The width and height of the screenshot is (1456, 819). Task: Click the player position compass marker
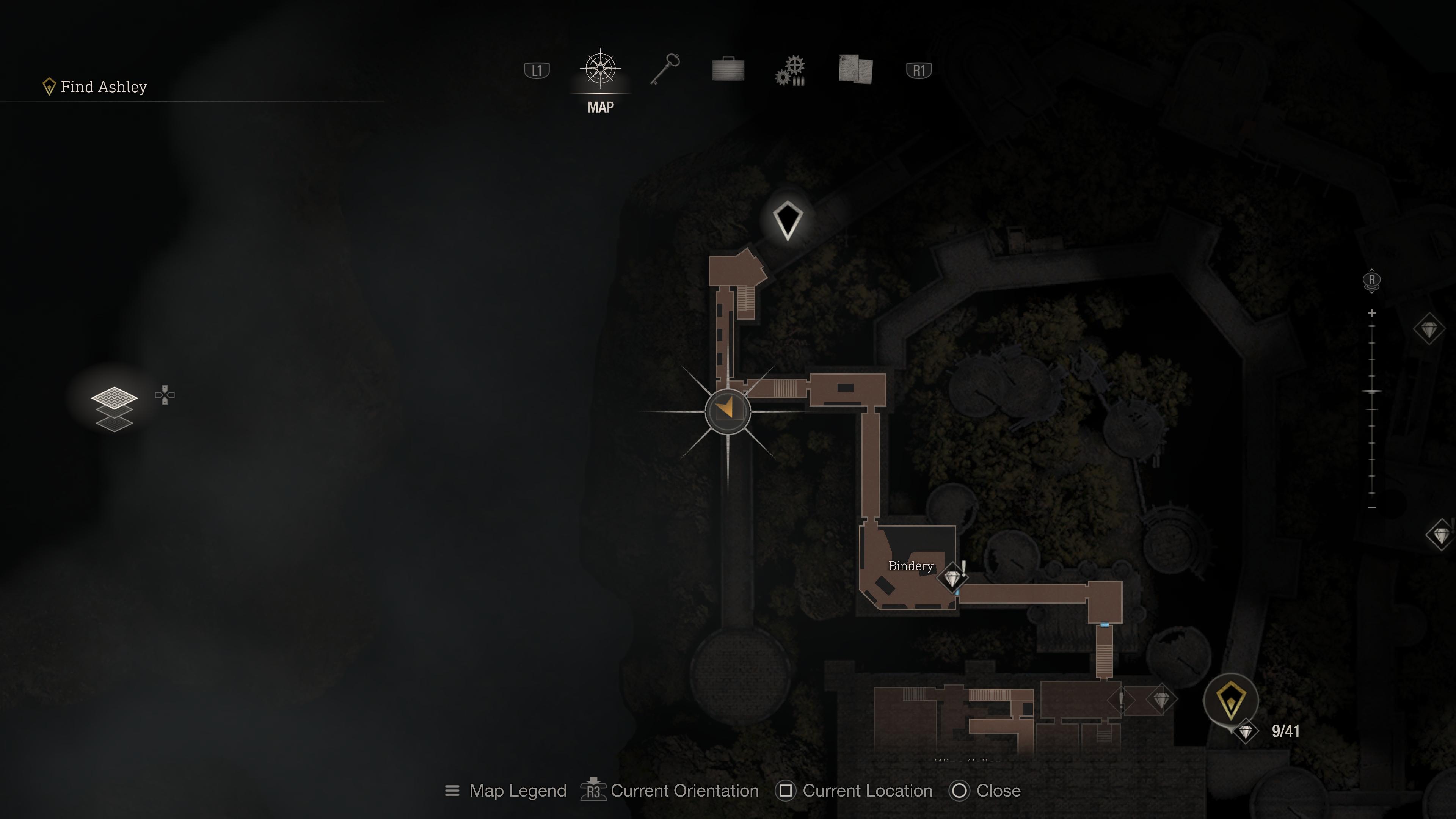(x=728, y=411)
